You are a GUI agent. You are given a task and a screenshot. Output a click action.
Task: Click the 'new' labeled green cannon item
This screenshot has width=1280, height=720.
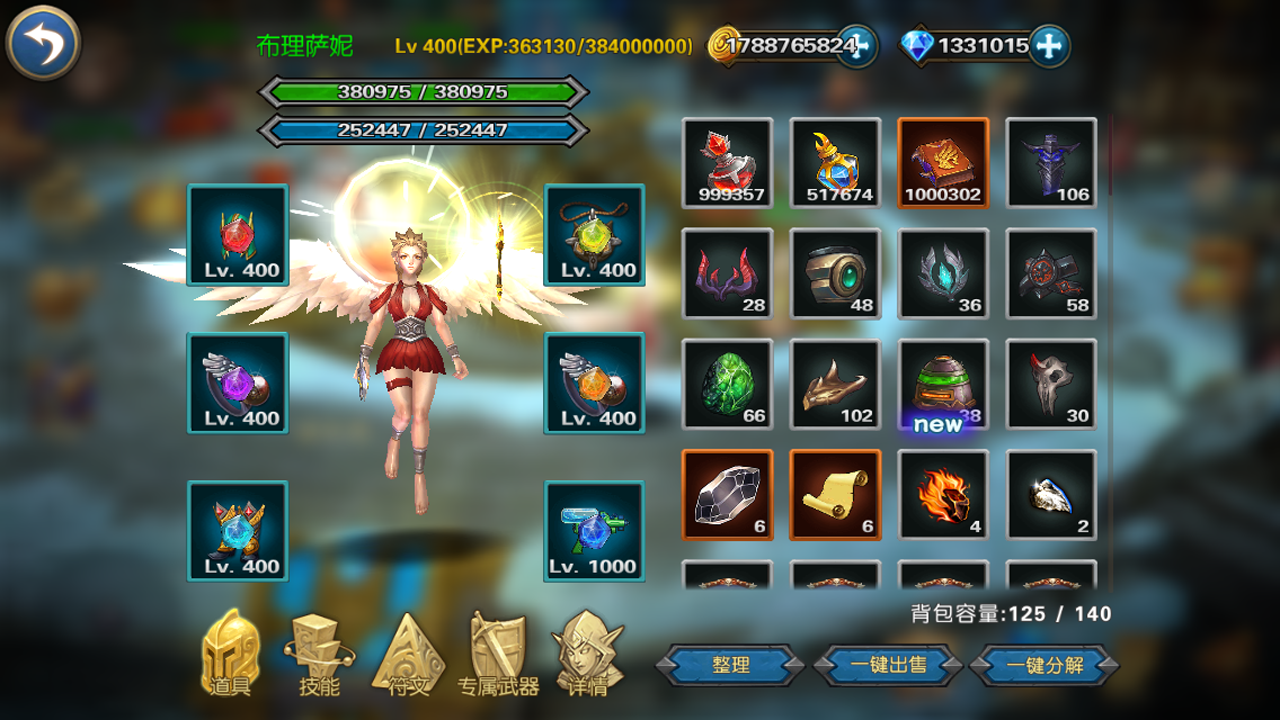tap(945, 384)
